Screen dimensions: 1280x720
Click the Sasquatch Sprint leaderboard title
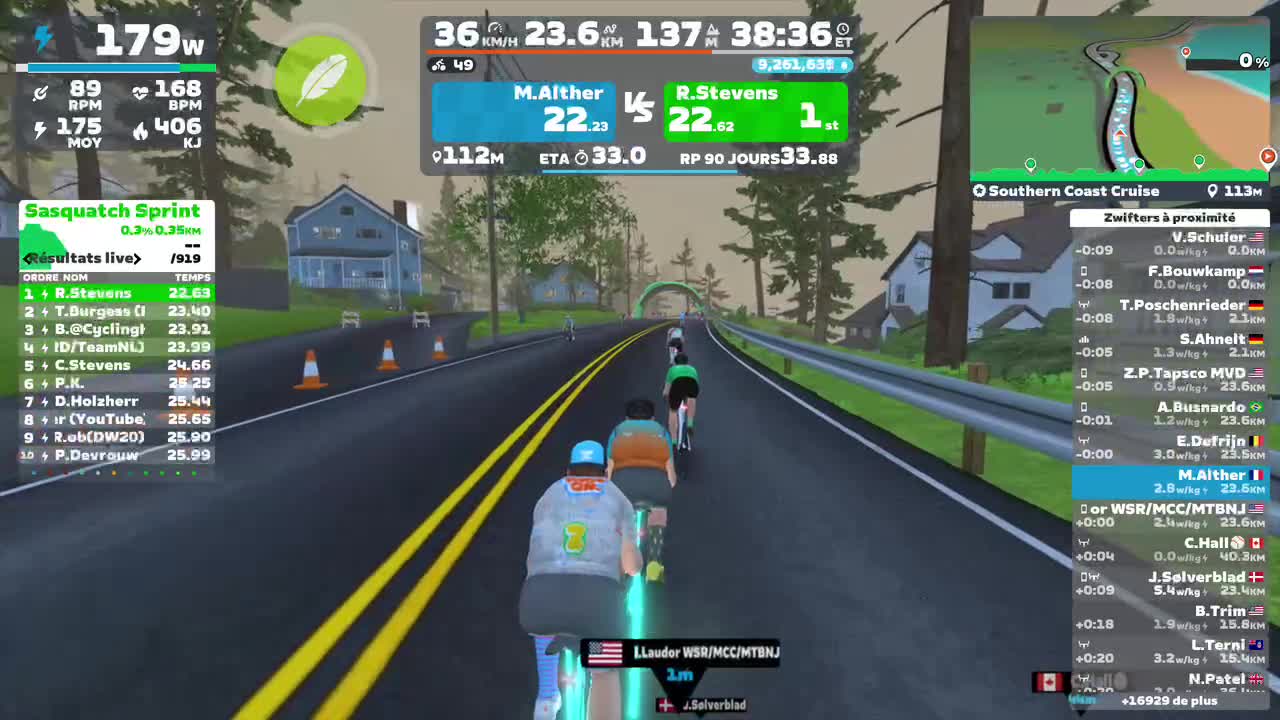(115, 211)
